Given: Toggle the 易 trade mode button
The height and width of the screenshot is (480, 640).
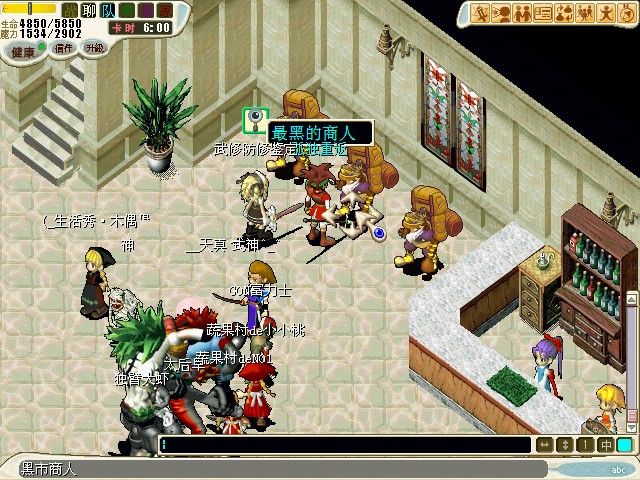Looking at the screenshot, I should point(145,10).
